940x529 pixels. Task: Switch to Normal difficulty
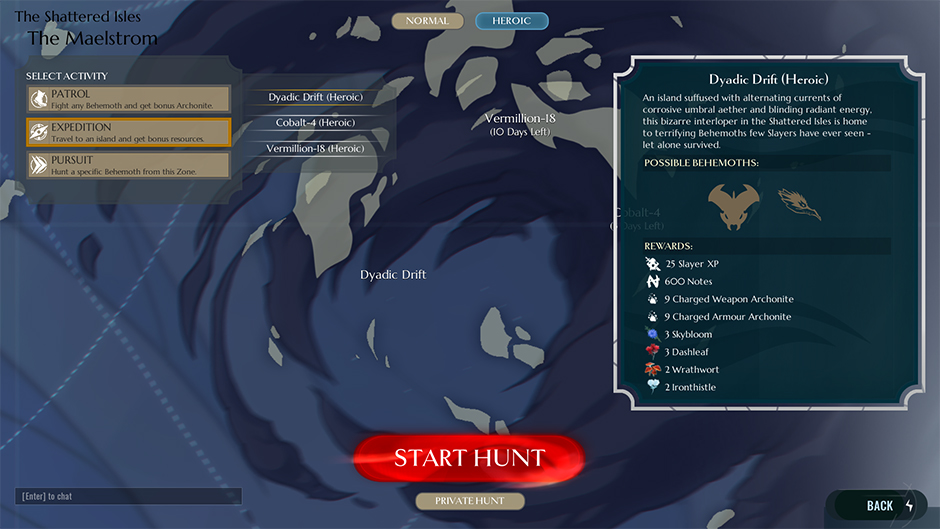[427, 21]
